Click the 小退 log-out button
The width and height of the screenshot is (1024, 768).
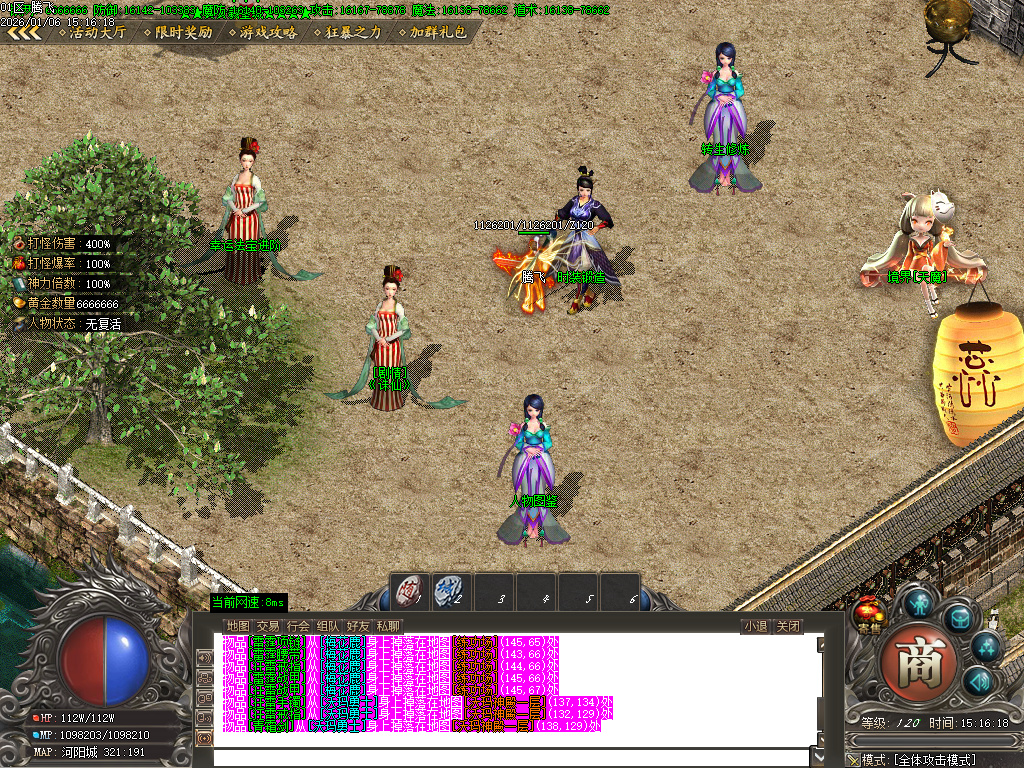point(755,627)
